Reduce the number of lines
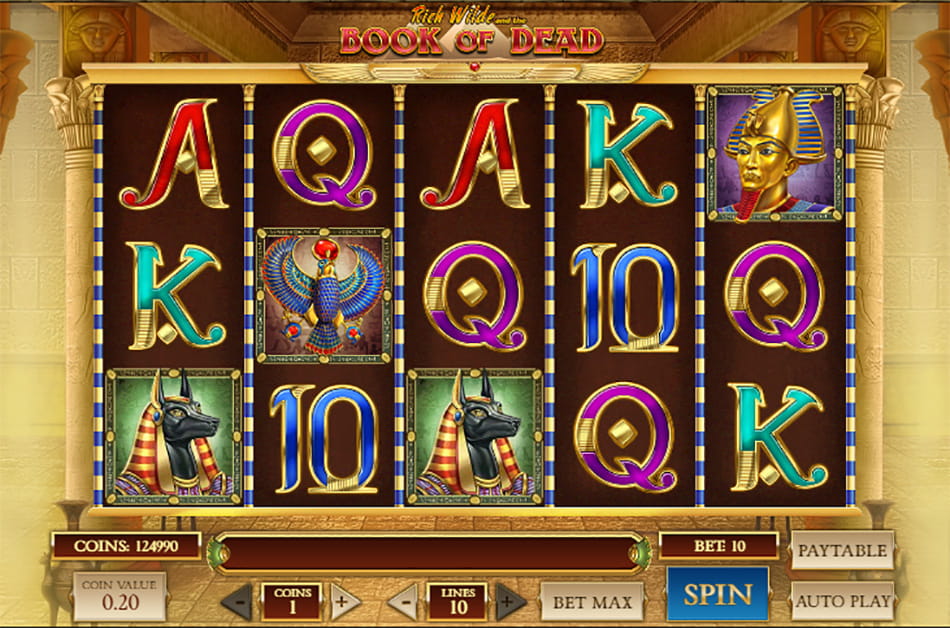 pyautogui.click(x=403, y=602)
